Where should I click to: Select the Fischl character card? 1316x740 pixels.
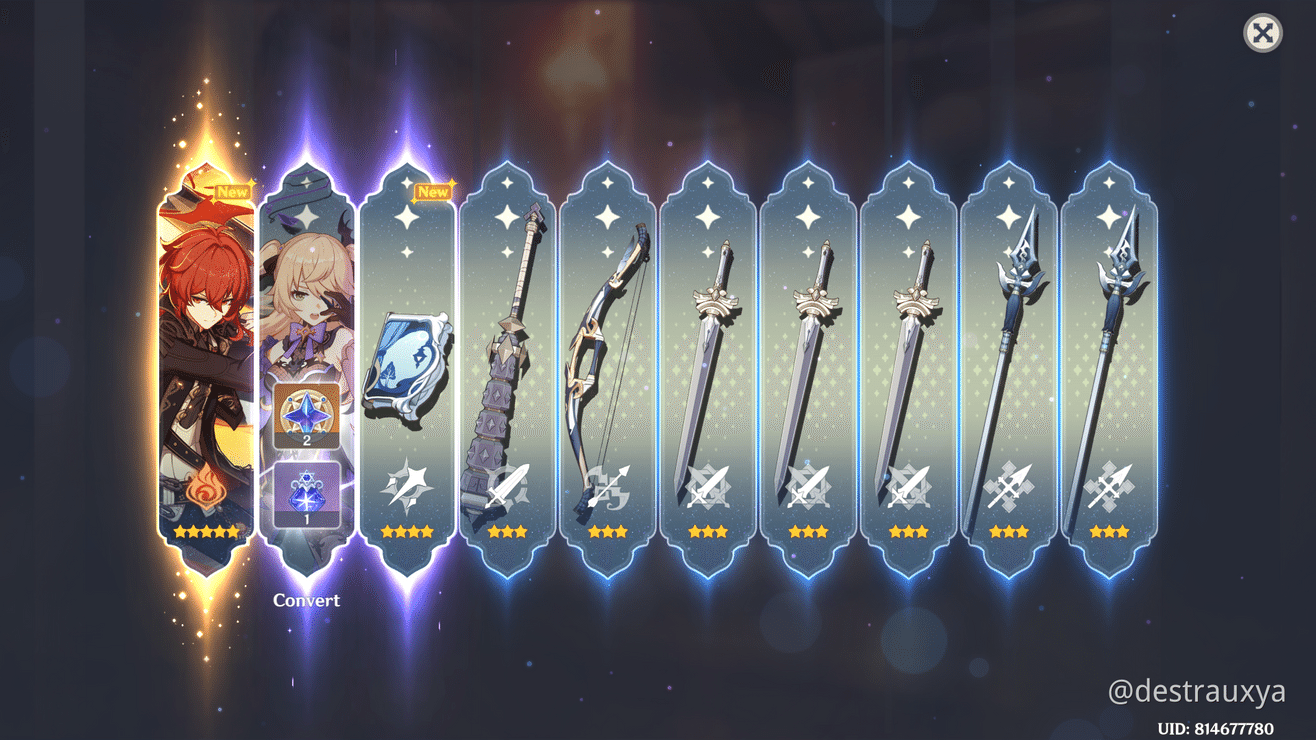pyautogui.click(x=305, y=280)
